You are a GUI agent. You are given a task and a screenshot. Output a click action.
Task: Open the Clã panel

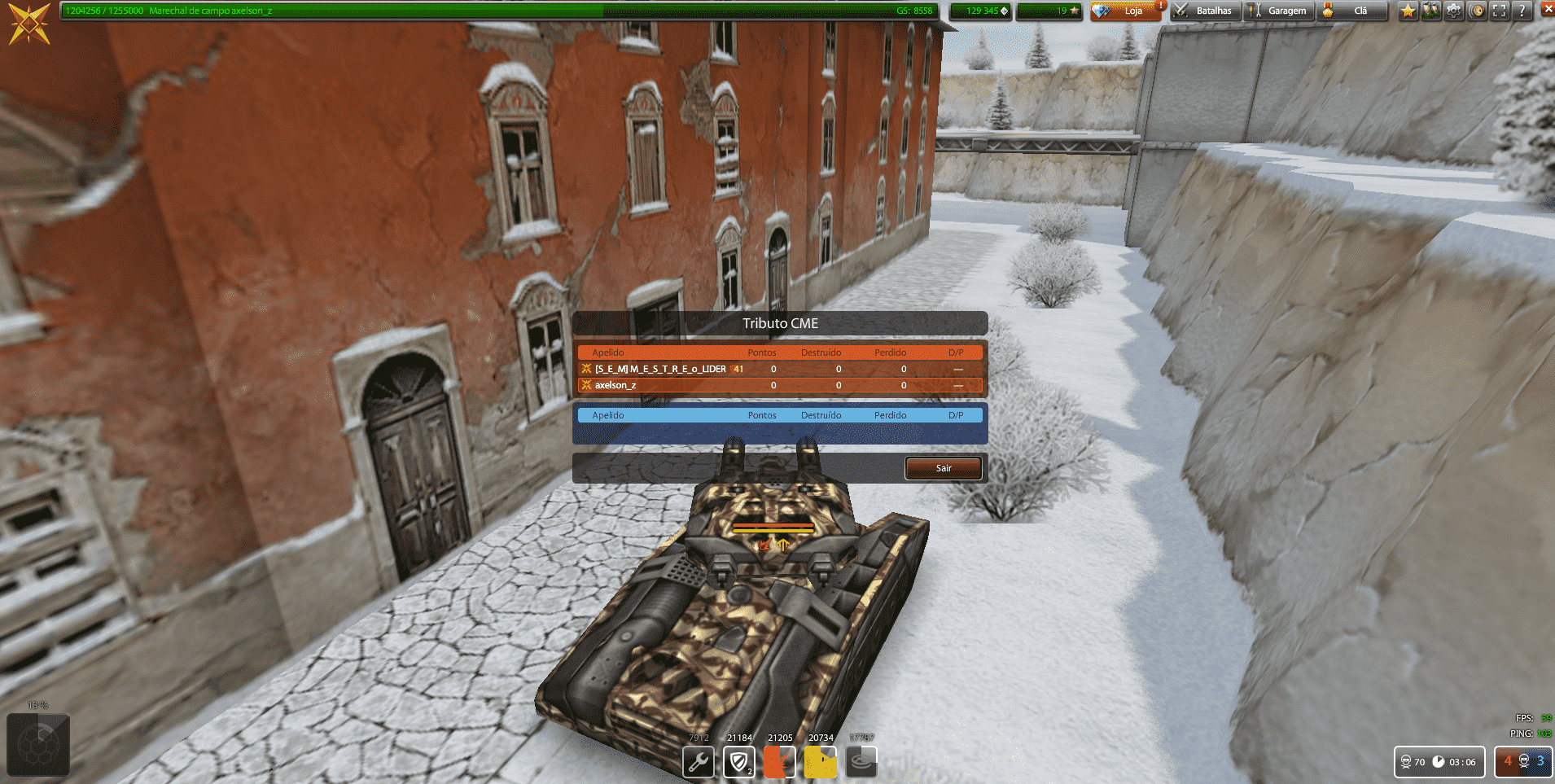pyautogui.click(x=1351, y=11)
